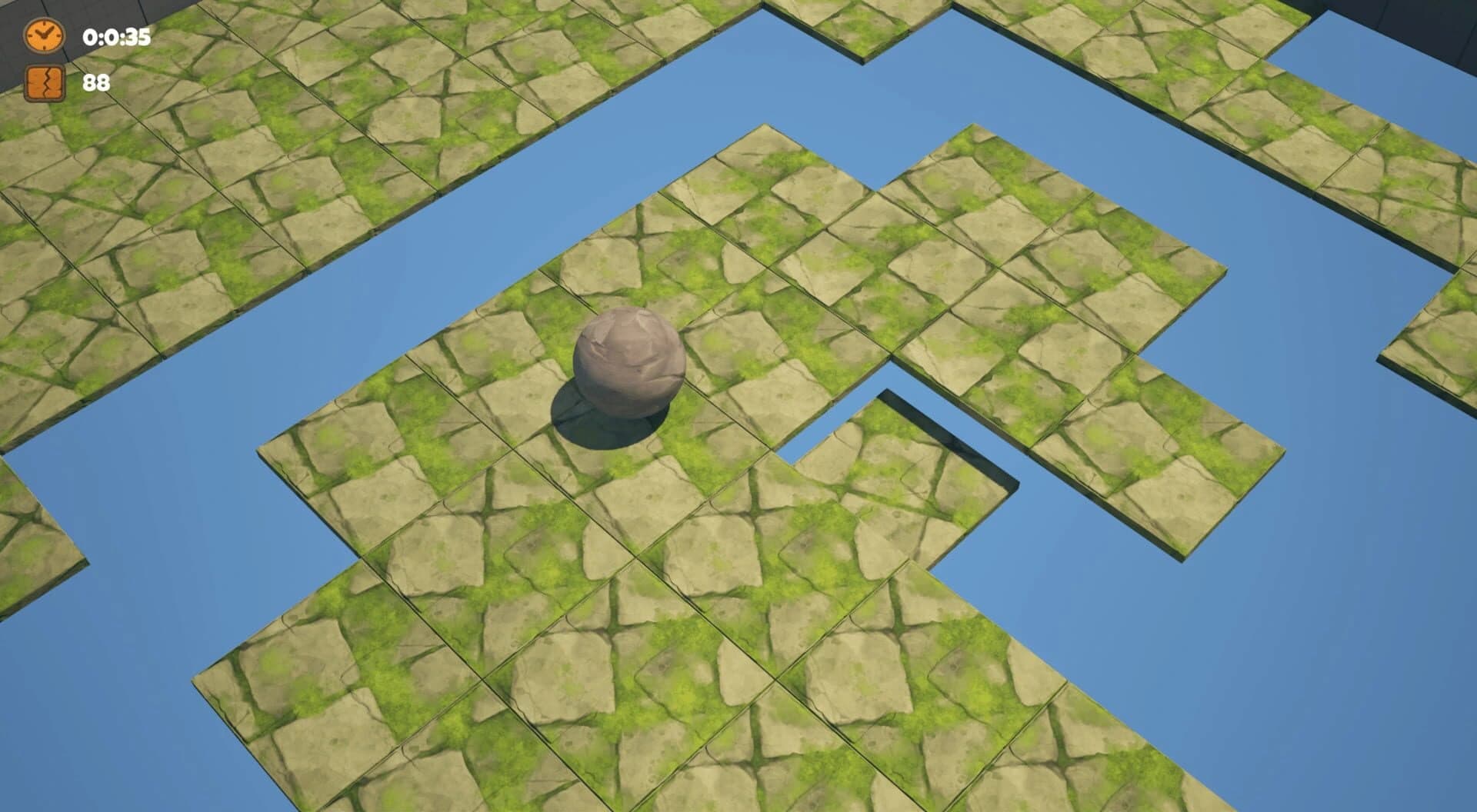1477x812 pixels.
Task: Click the grass tile at the bottom-center edge
Action: [x=692, y=769]
